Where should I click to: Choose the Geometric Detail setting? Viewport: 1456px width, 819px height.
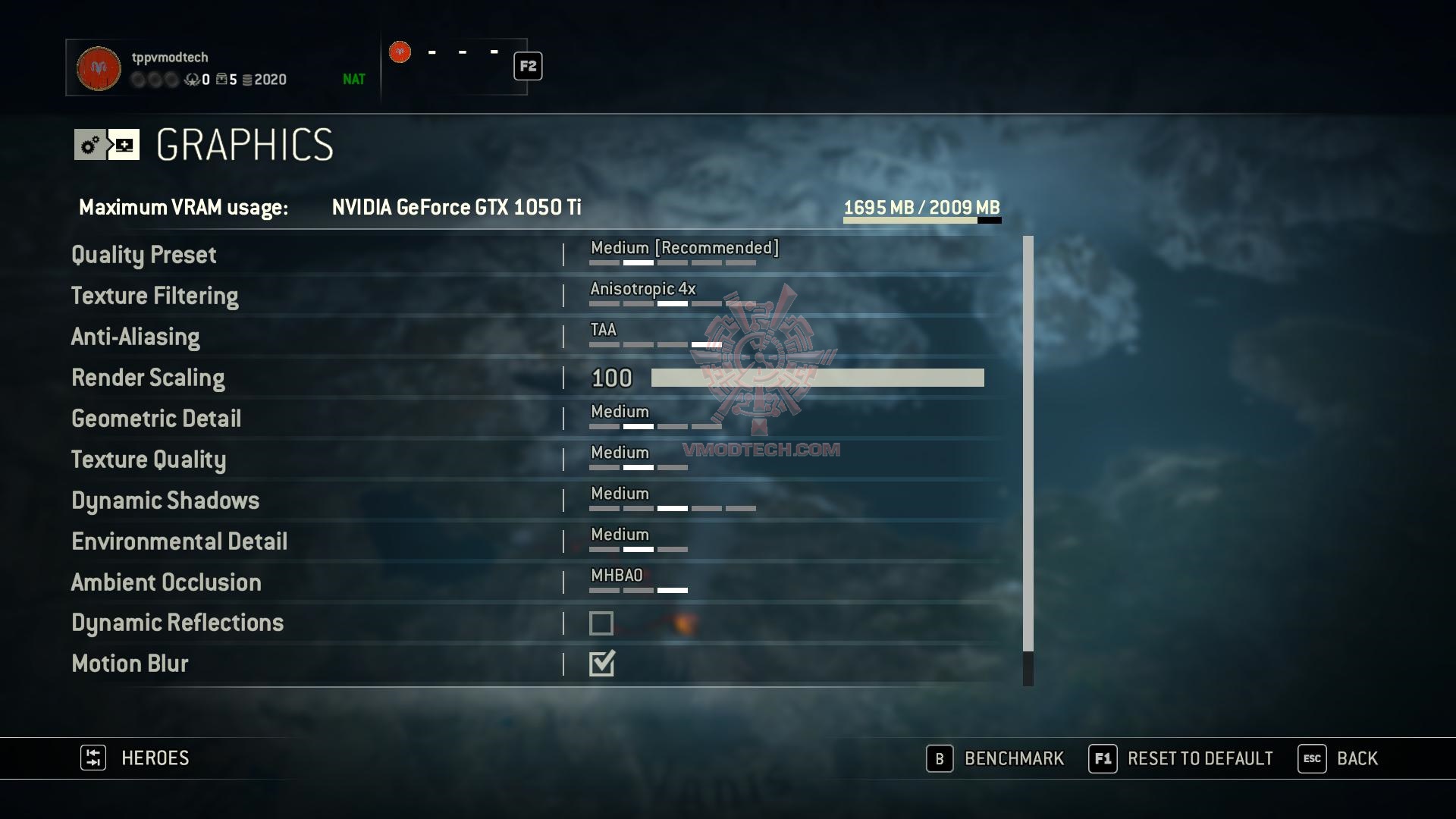[156, 419]
